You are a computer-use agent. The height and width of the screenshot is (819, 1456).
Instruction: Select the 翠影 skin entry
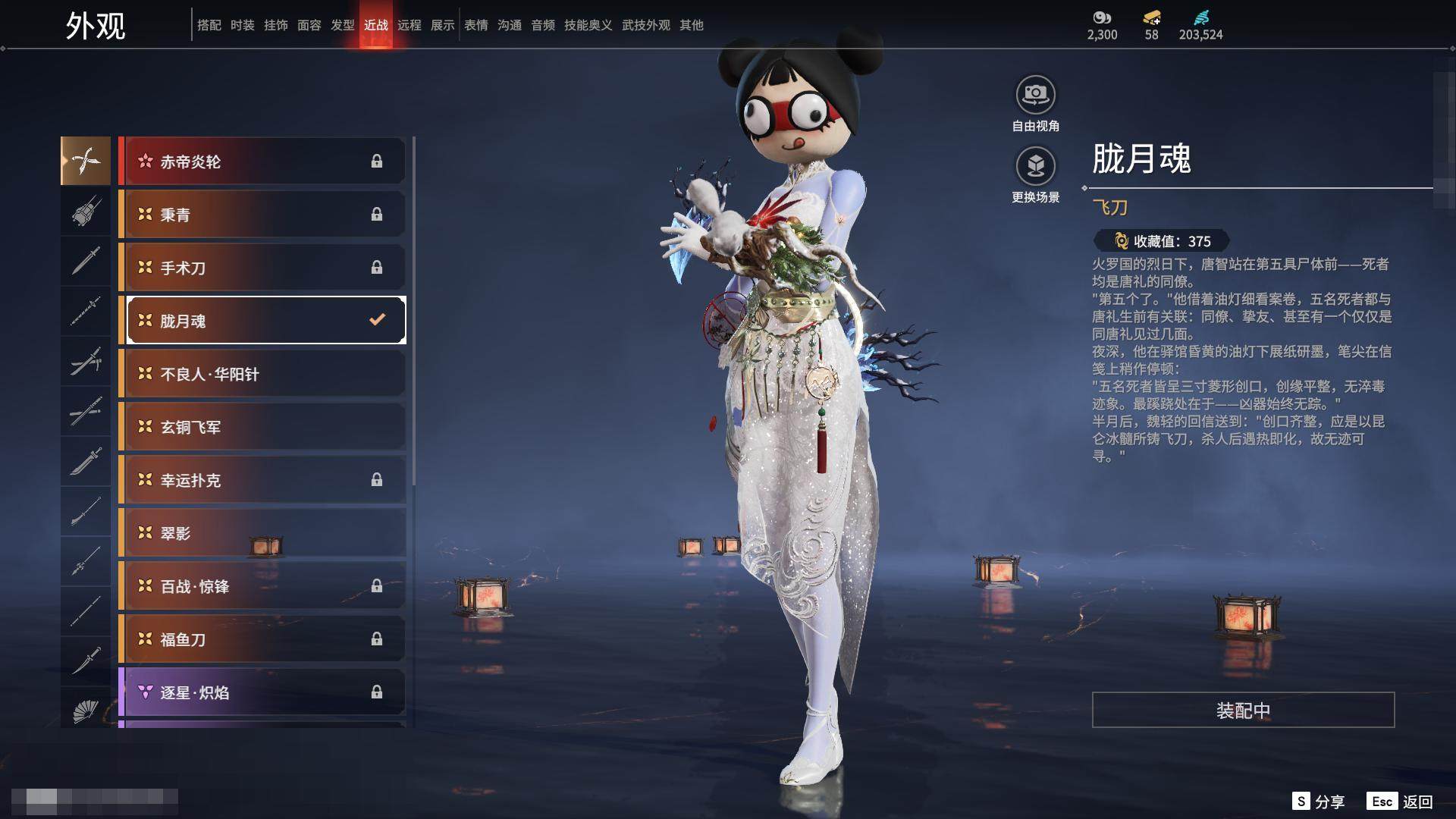pos(262,533)
